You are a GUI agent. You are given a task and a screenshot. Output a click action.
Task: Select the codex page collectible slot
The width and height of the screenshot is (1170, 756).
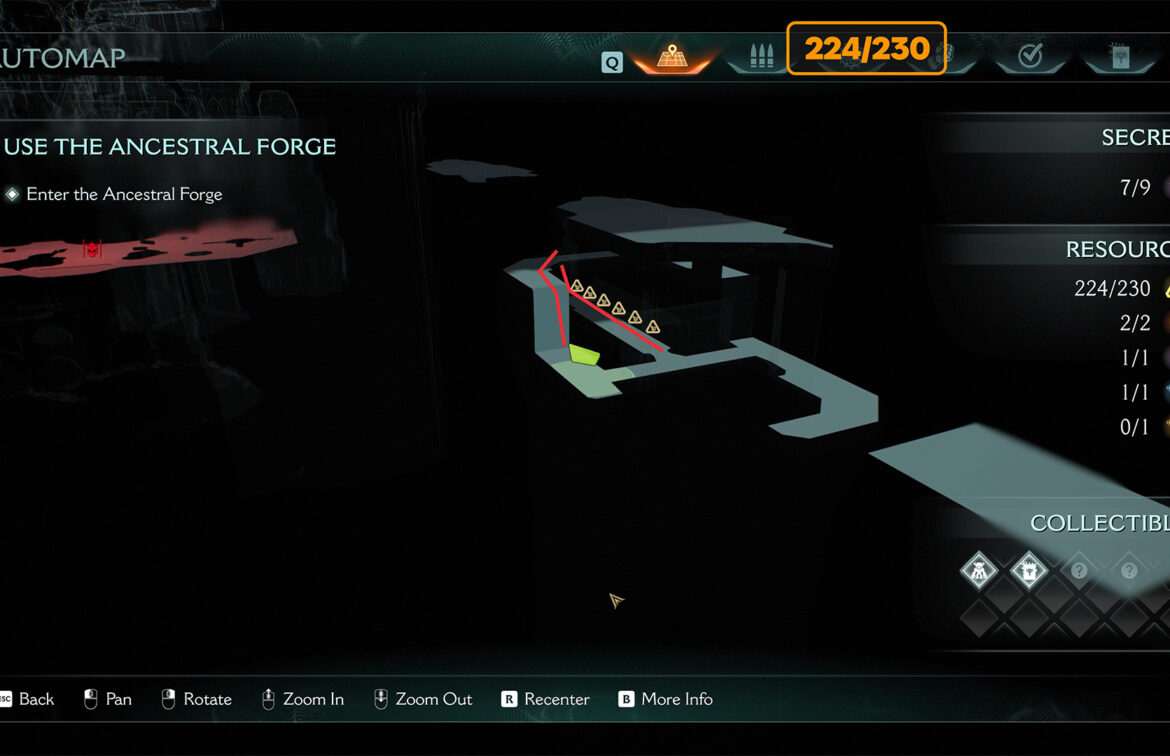1028,572
